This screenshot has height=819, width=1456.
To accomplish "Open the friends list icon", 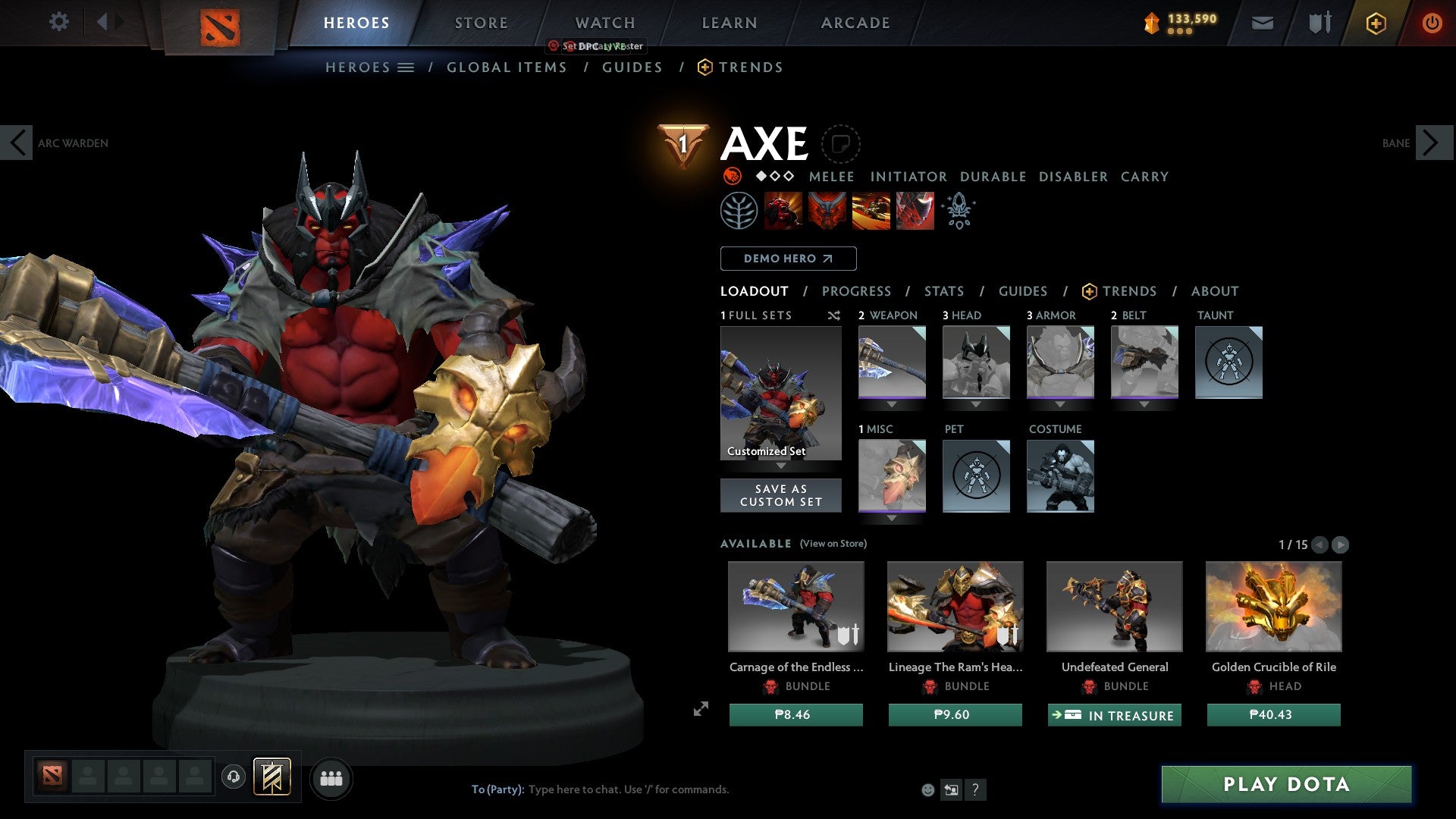I will pyautogui.click(x=331, y=778).
